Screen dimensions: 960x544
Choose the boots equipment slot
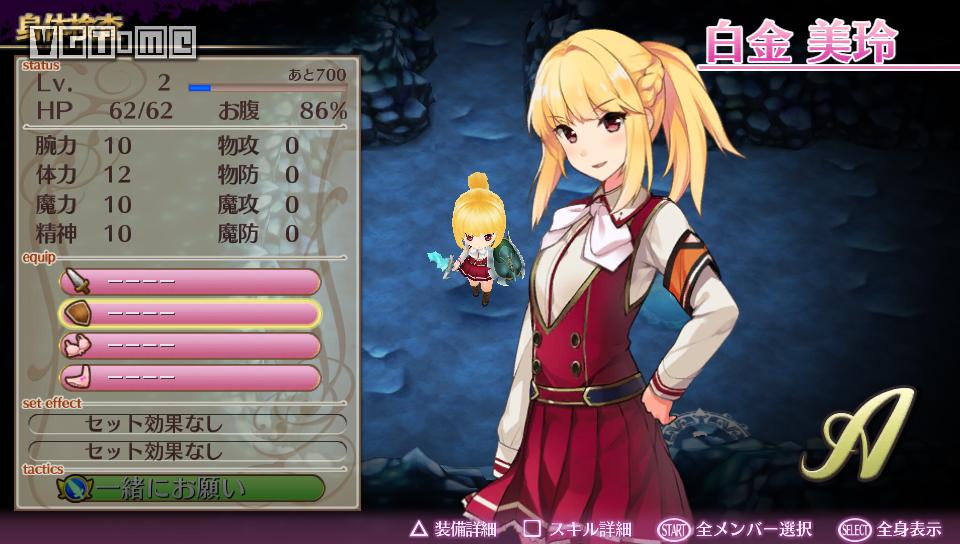[190, 378]
